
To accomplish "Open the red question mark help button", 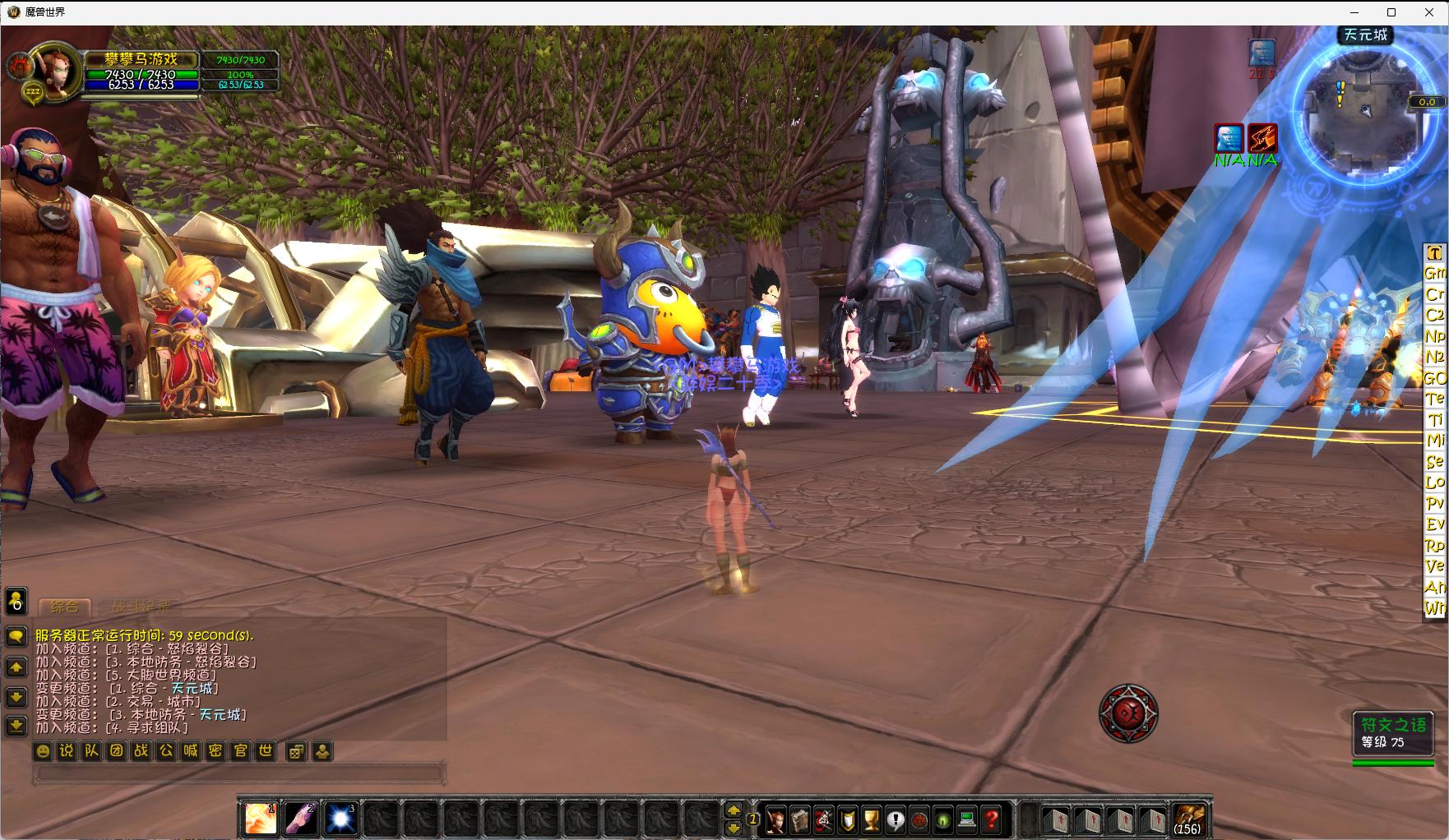I will click(x=992, y=819).
